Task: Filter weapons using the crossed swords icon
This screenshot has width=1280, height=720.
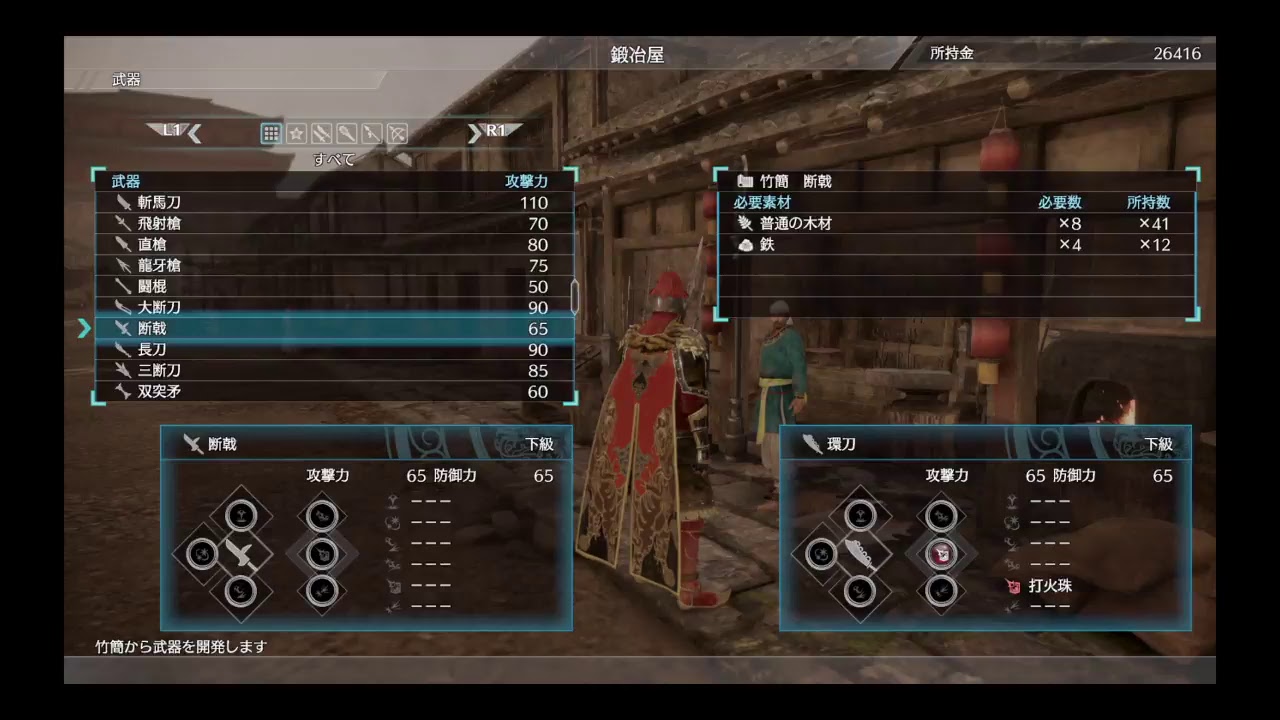Action: coord(321,132)
